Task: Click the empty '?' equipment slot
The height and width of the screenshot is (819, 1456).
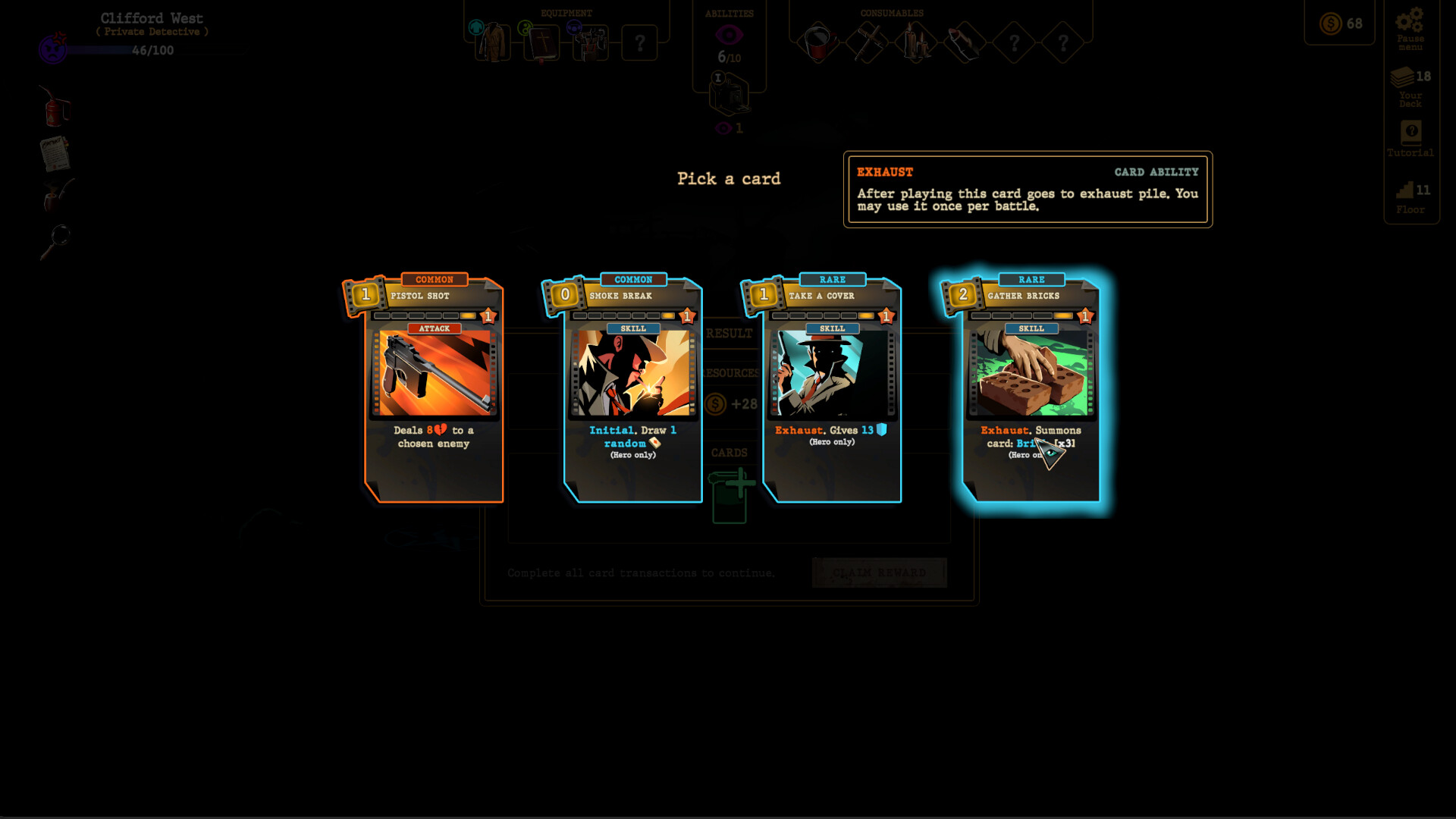Action: tap(639, 43)
